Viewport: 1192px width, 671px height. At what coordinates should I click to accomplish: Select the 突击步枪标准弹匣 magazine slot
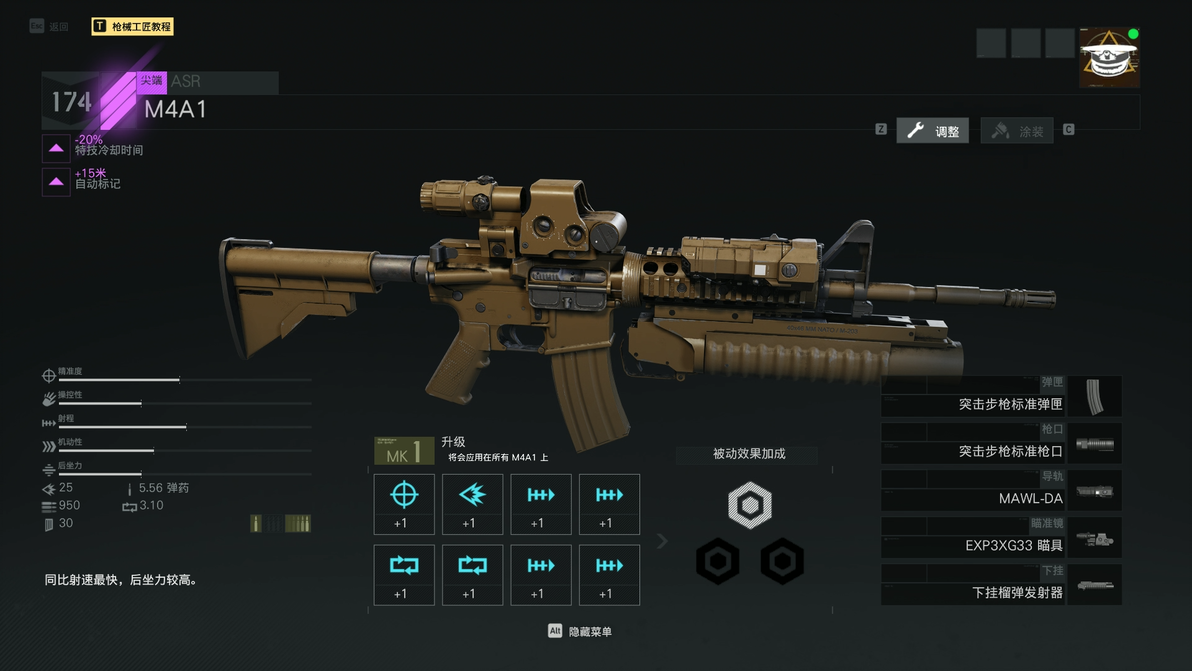point(1001,397)
